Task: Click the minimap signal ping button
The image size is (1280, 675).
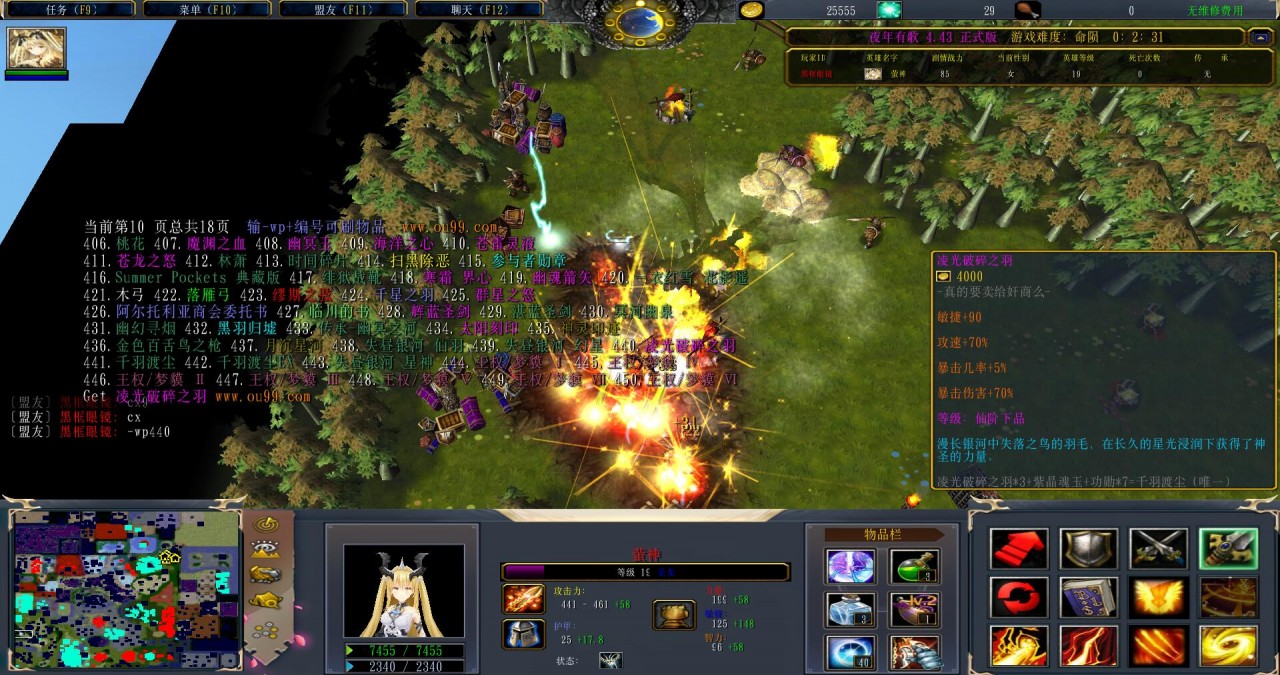Action: [x=265, y=523]
